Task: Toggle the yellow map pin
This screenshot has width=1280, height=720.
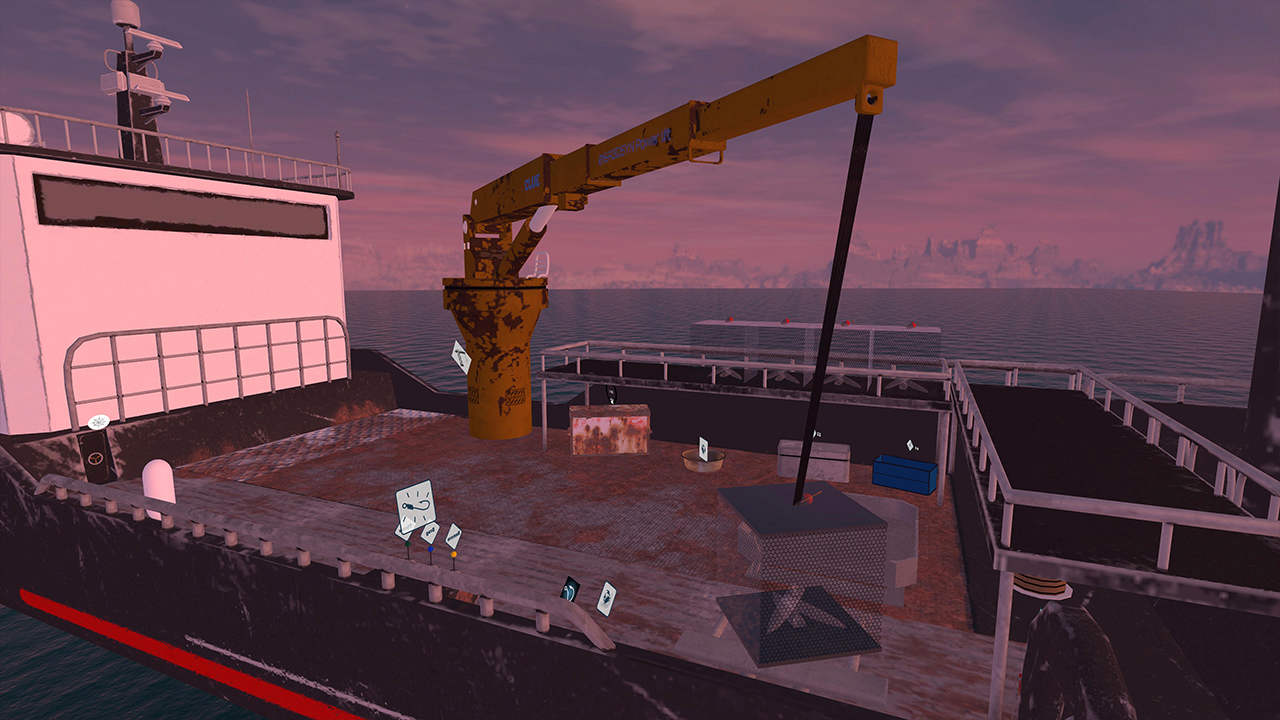Action: [453, 555]
